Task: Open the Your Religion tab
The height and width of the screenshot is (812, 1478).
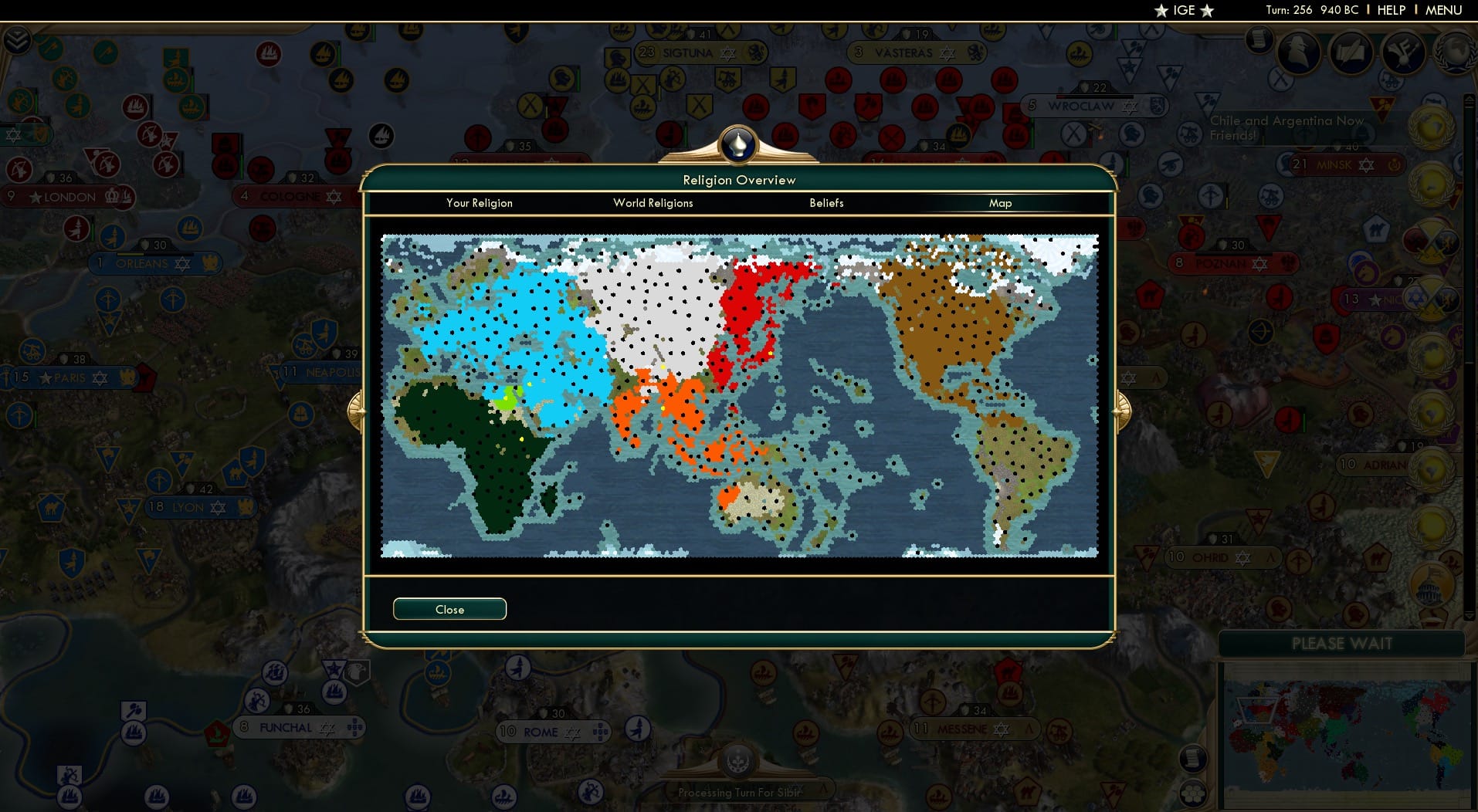Action: click(479, 203)
